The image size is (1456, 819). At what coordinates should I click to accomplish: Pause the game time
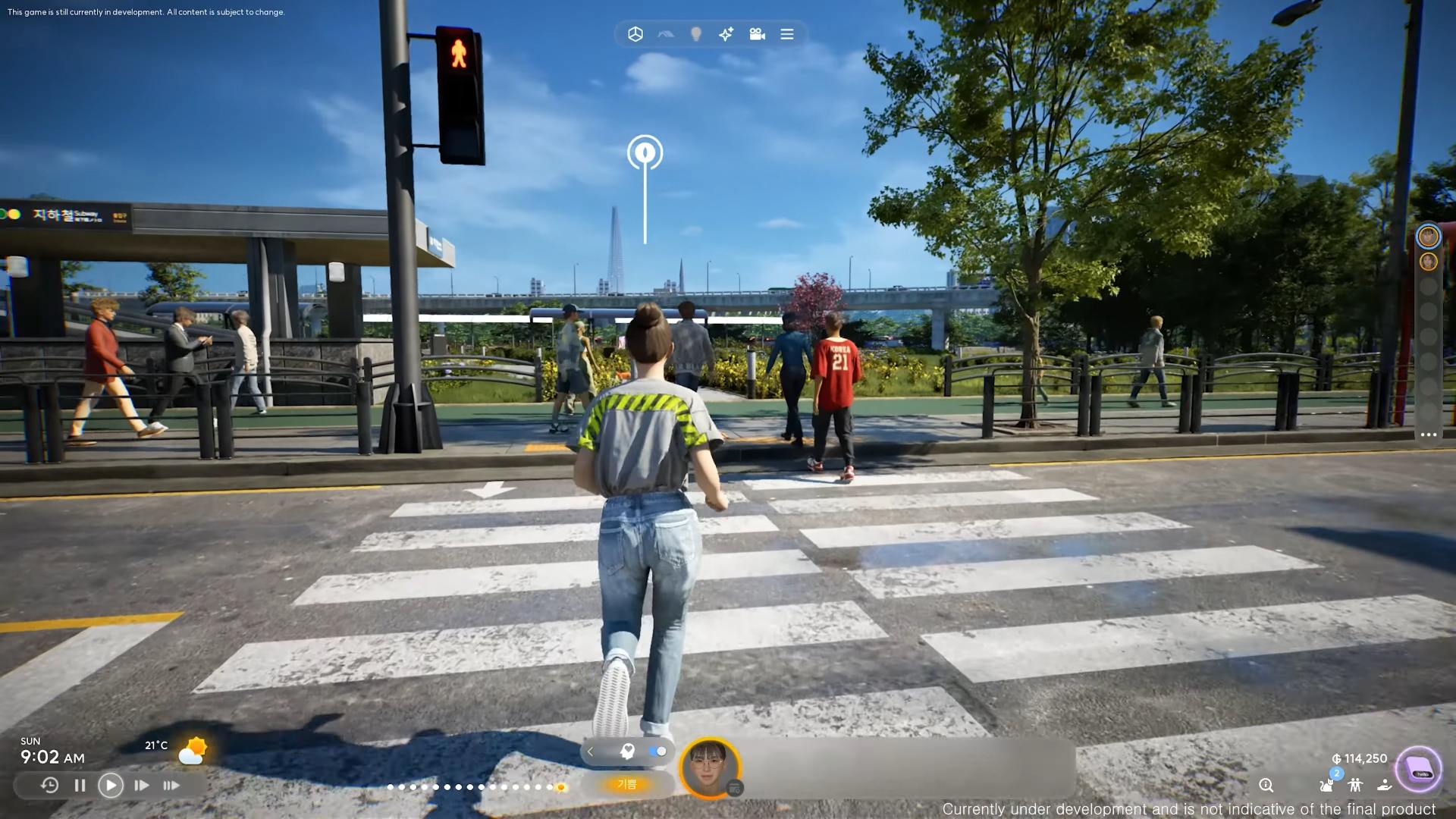80,786
